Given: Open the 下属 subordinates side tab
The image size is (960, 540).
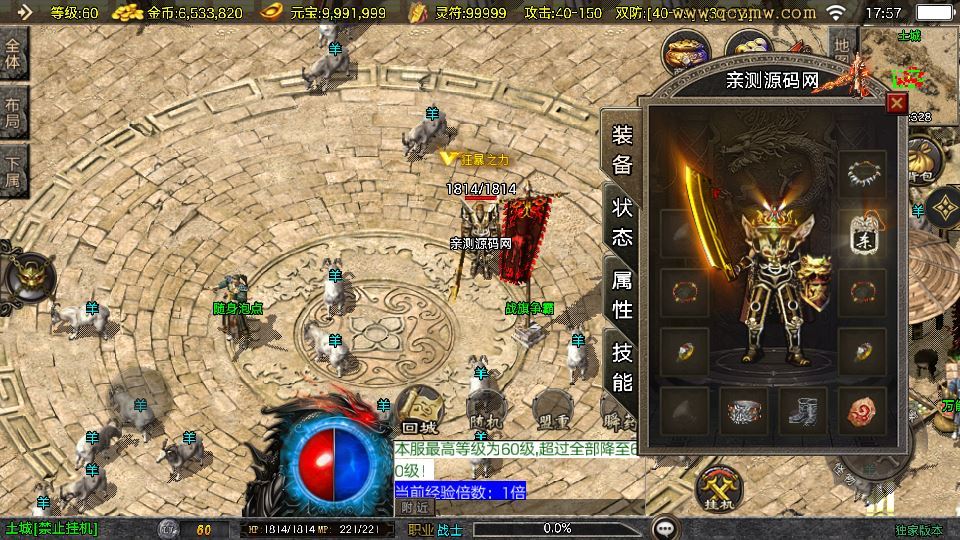Looking at the screenshot, I should pyautogui.click(x=13, y=171).
